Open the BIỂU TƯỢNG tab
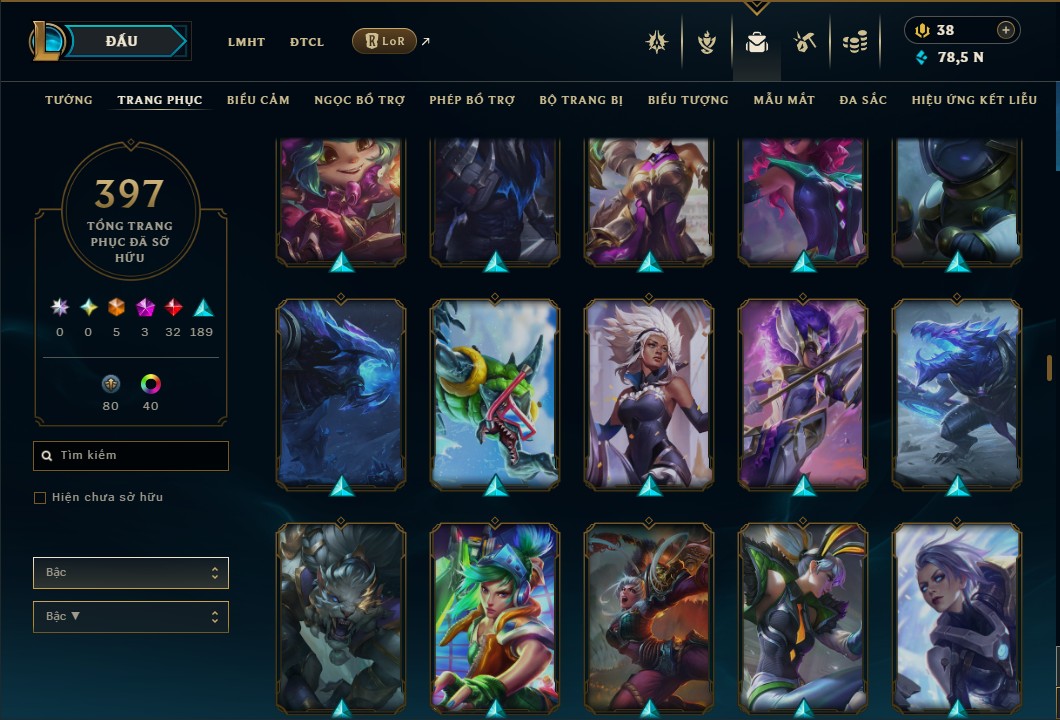Viewport: 1060px width, 720px height. (x=688, y=100)
